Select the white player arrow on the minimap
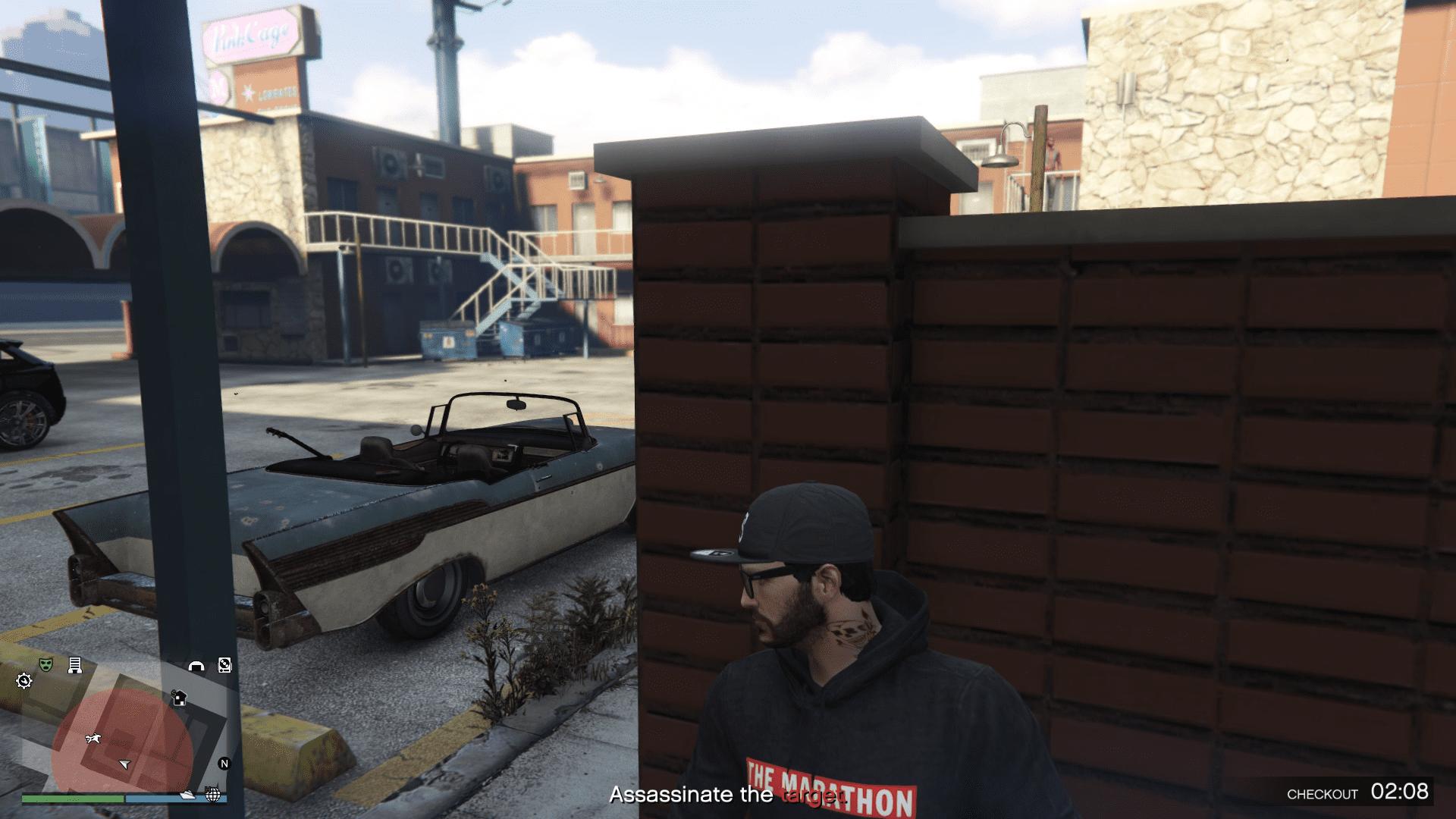 [124, 764]
